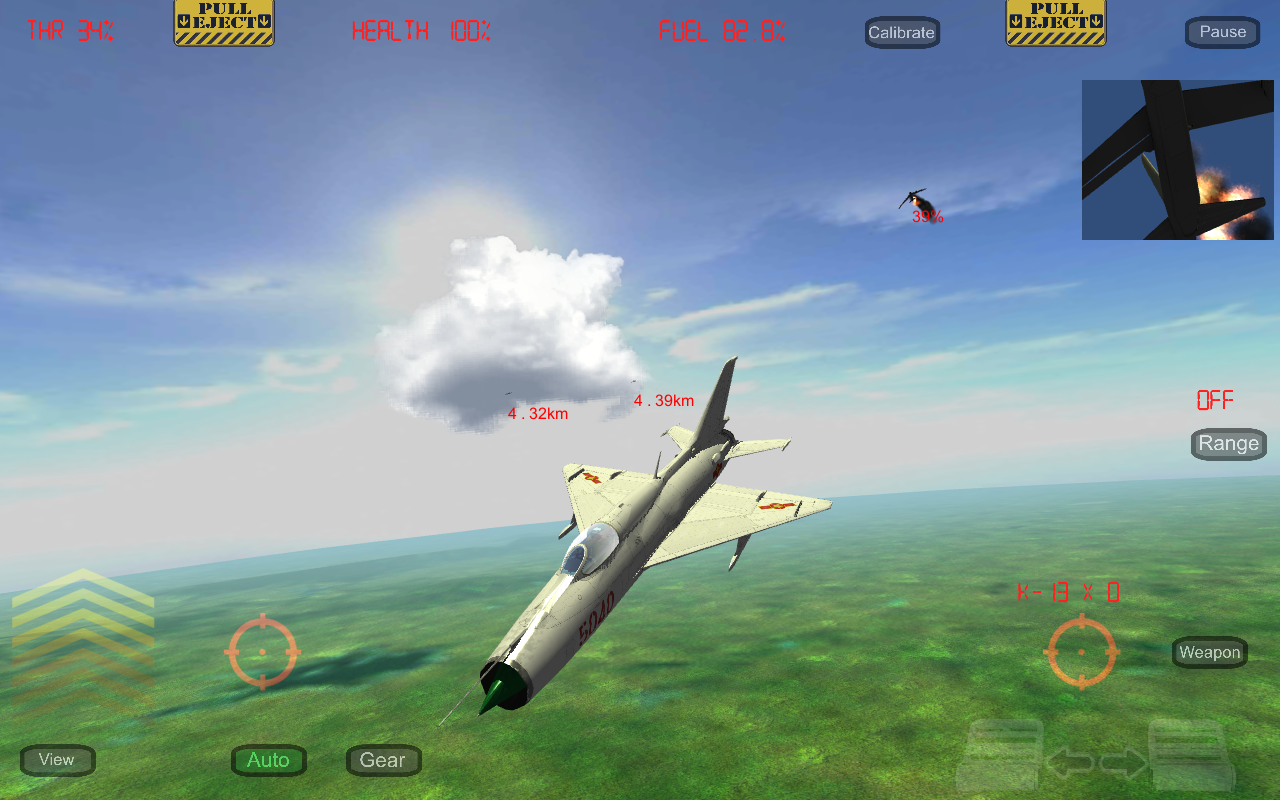Open the View camera selector
The width and height of the screenshot is (1280, 800).
pyautogui.click(x=57, y=760)
